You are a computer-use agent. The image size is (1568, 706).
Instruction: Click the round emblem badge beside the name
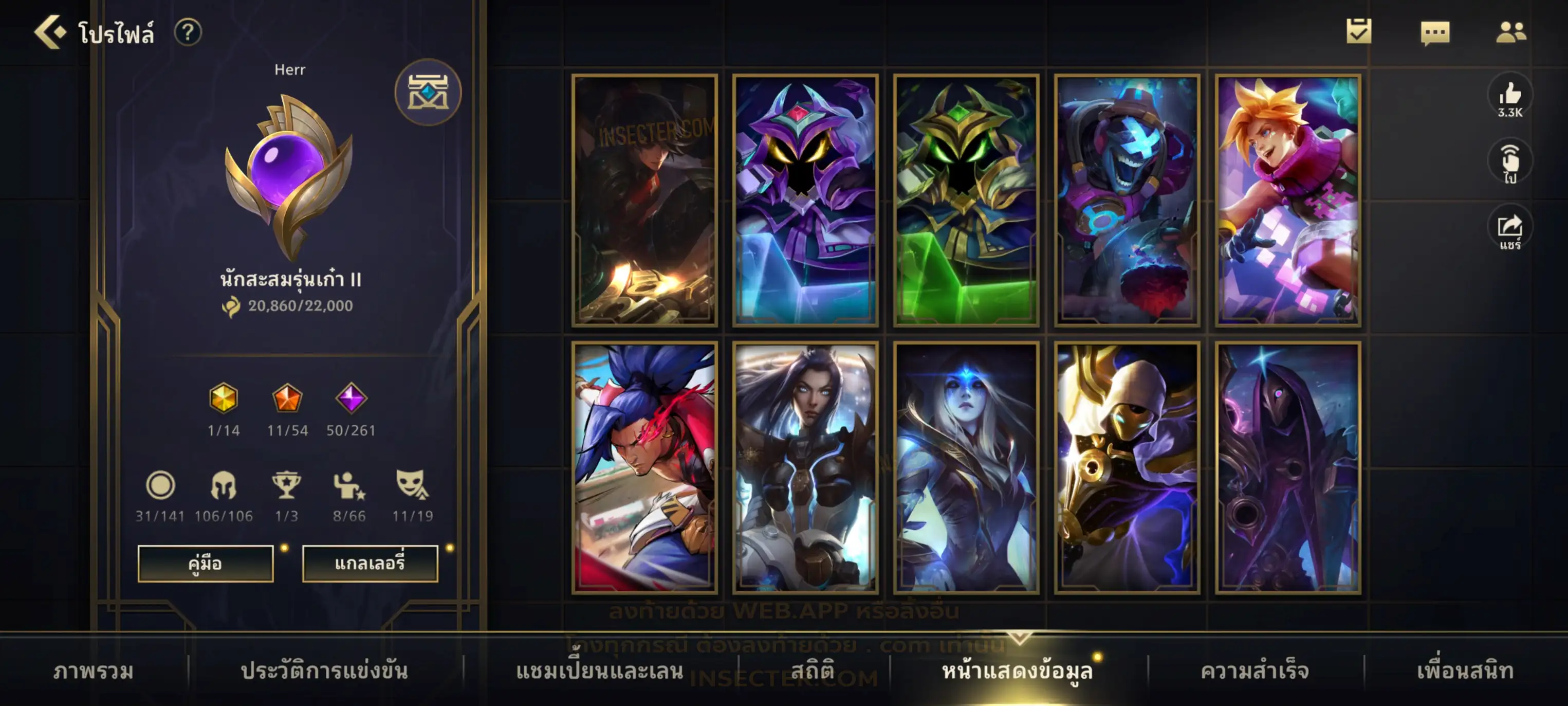point(428,93)
